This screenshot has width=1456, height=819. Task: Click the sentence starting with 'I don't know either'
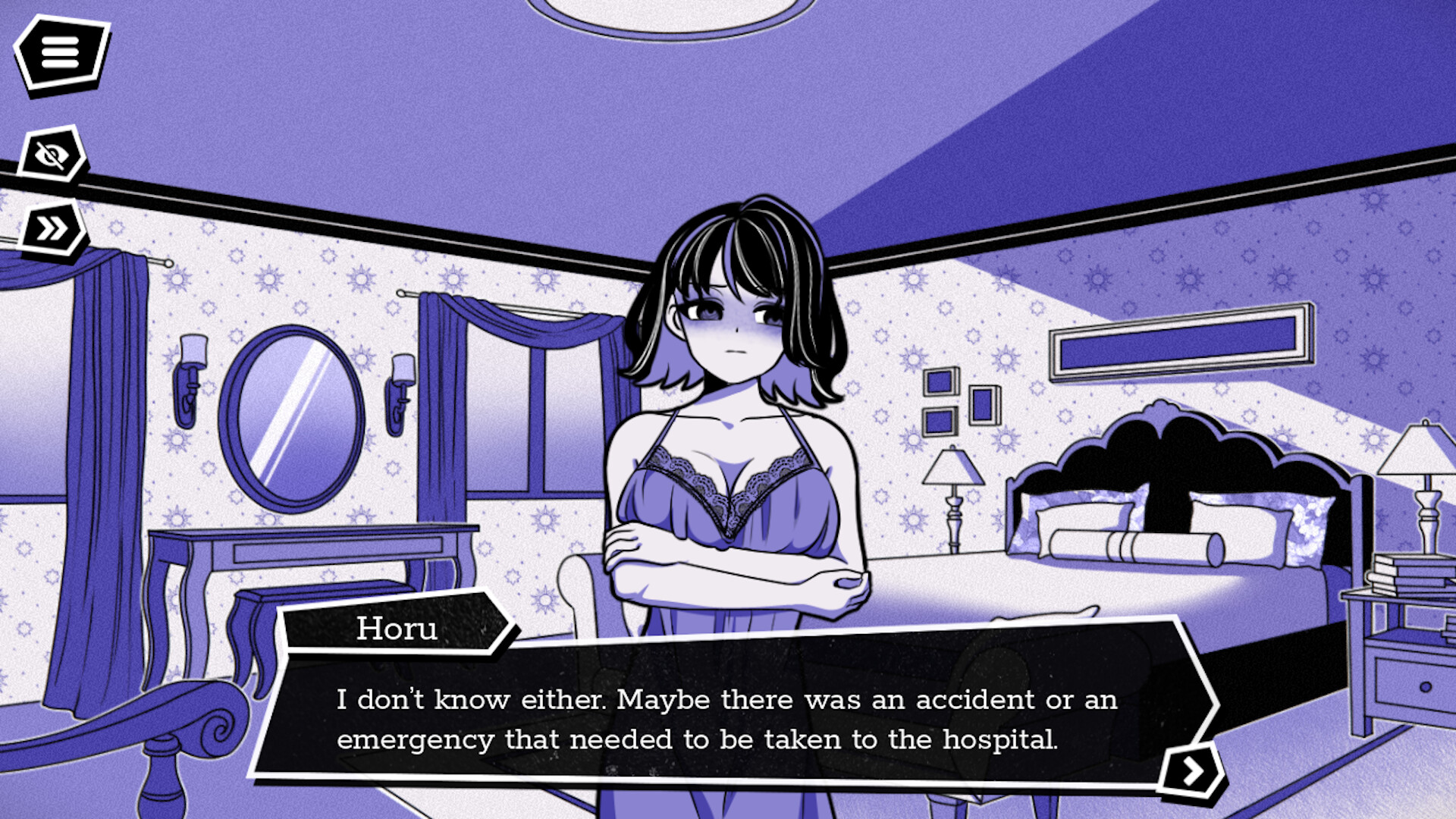[728, 701]
